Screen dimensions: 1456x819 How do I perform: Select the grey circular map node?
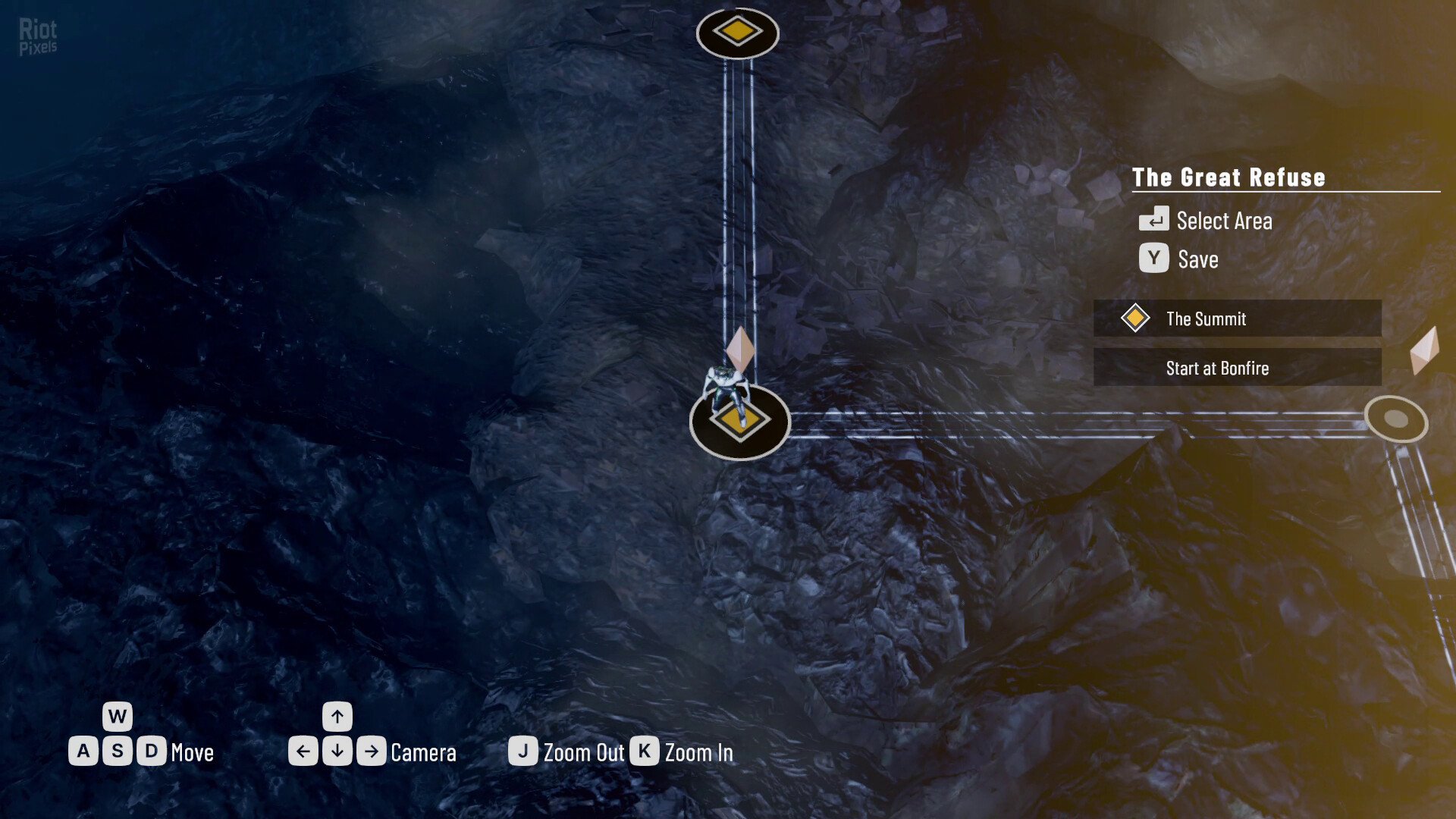tap(1395, 419)
